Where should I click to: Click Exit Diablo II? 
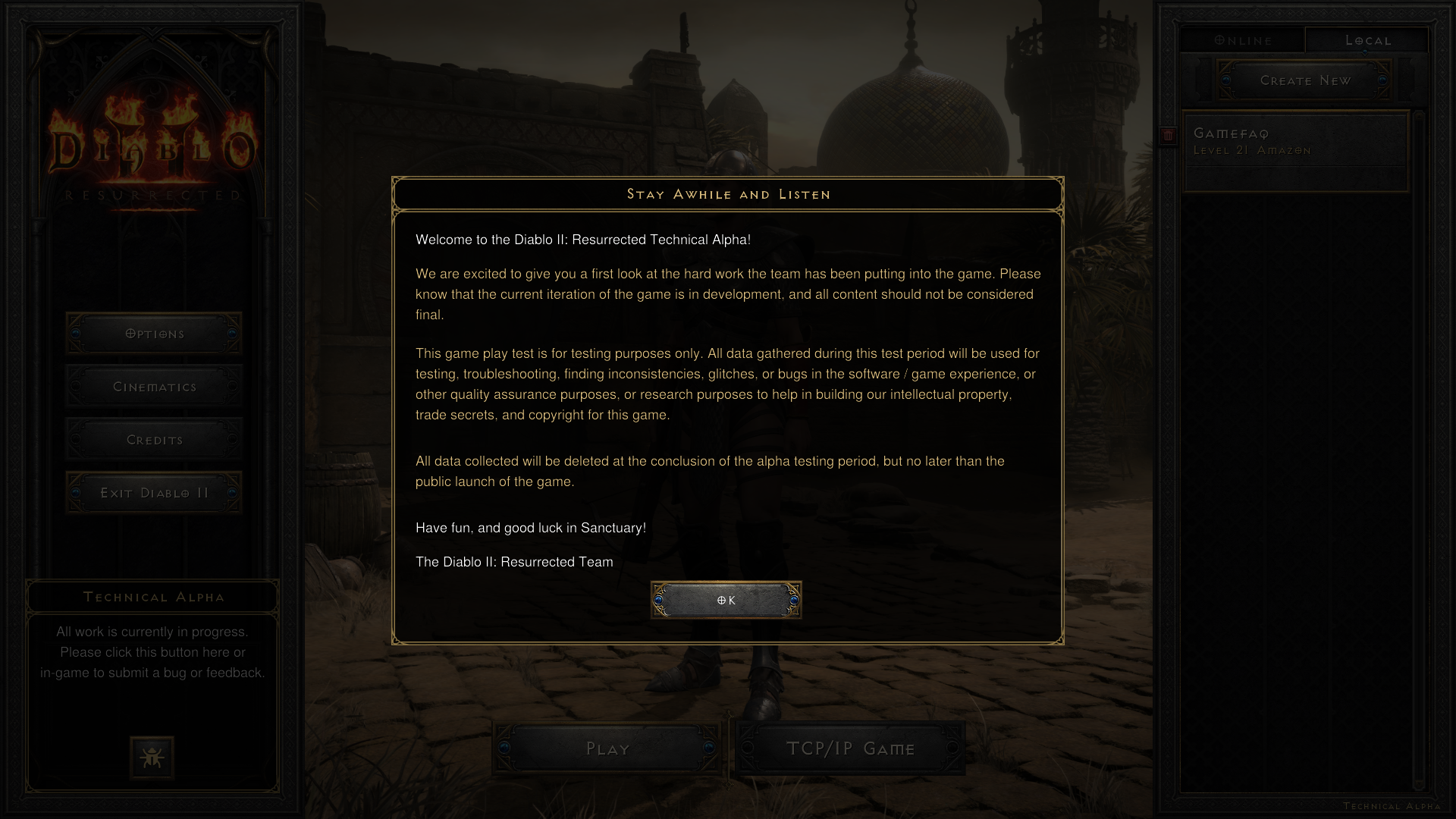[153, 491]
